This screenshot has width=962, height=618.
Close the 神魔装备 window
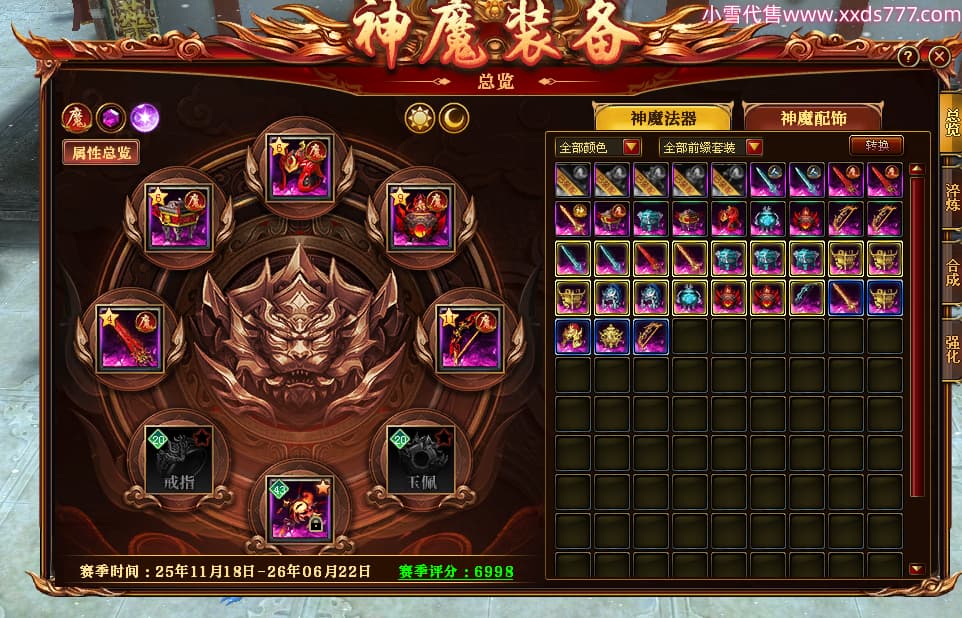pyautogui.click(x=939, y=56)
